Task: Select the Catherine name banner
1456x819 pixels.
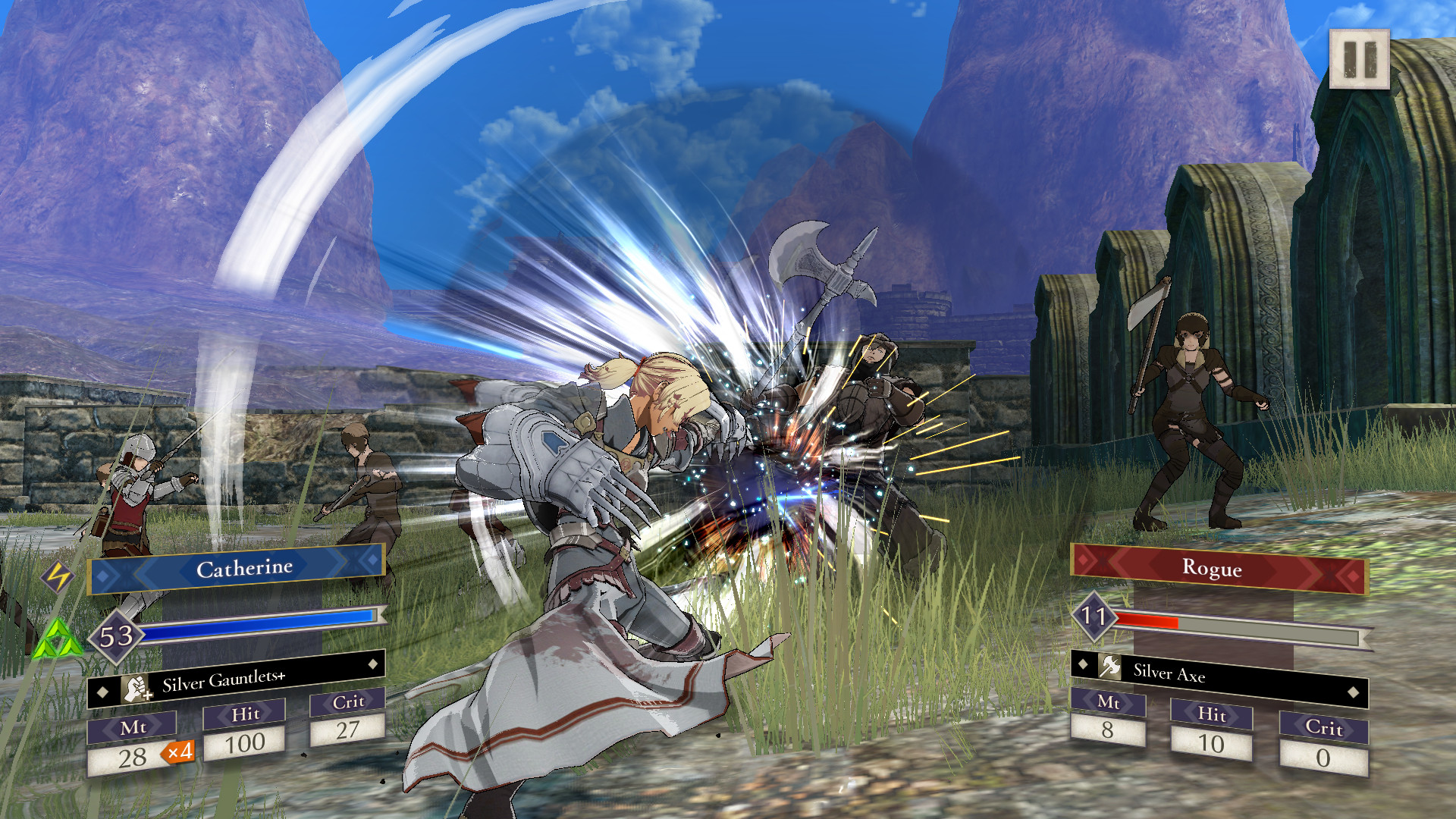Action: point(245,567)
